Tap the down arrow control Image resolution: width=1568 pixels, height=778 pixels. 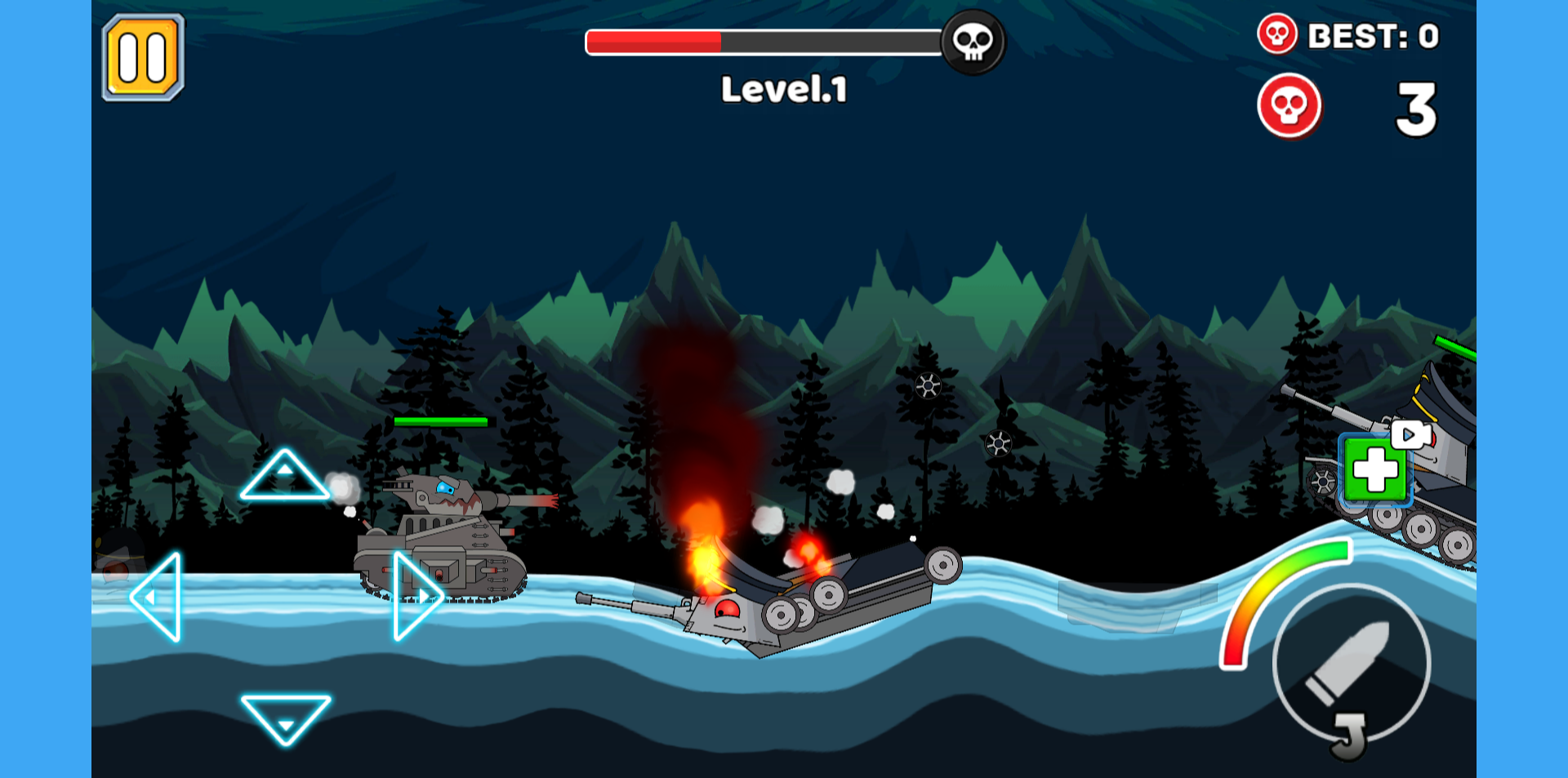click(x=285, y=716)
